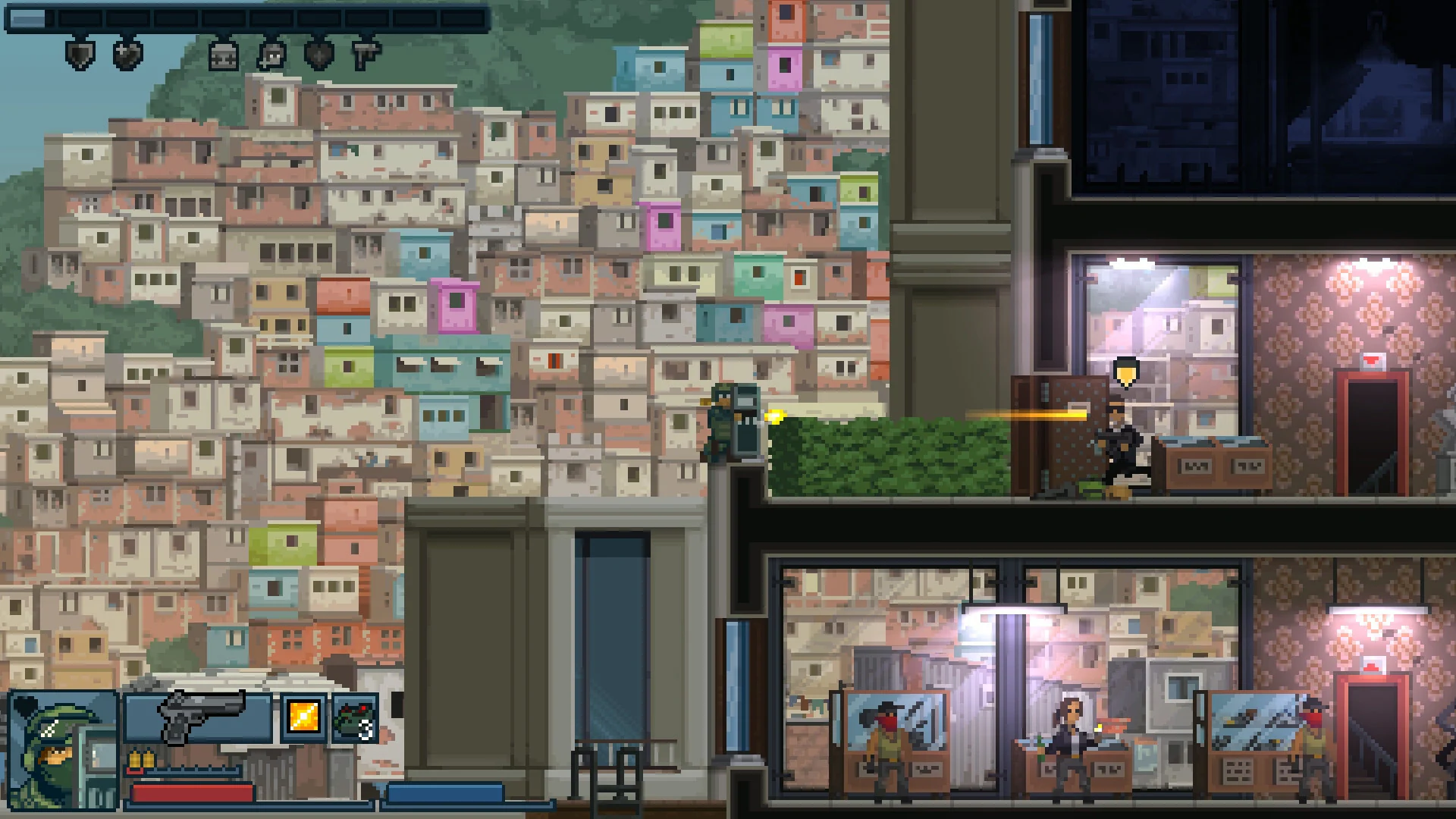The width and height of the screenshot is (1456, 819).
Task: Select the starred heart medallion icon
Action: click(127, 55)
